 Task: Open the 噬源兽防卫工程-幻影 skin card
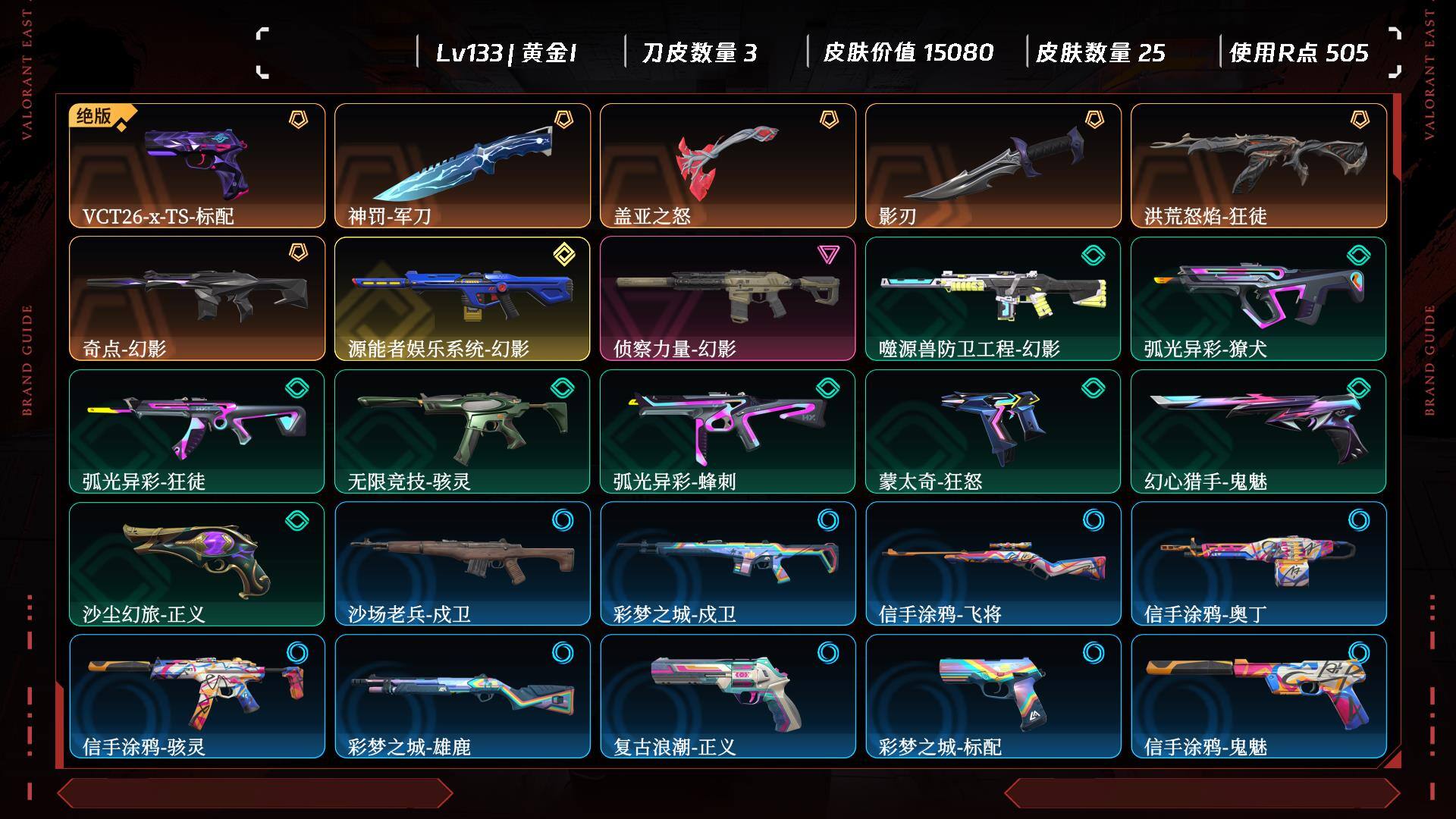click(993, 298)
